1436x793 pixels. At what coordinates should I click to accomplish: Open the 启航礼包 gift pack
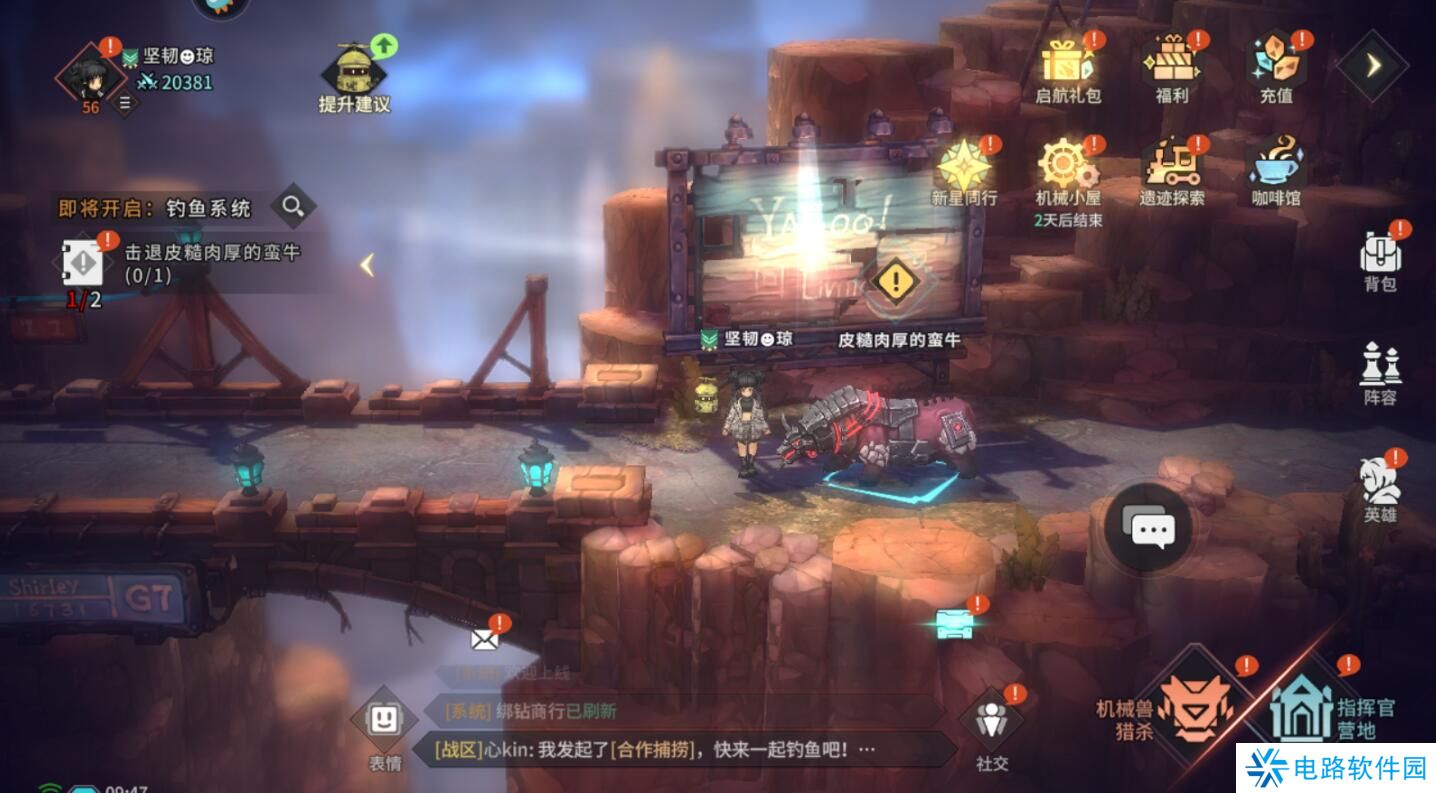(1068, 68)
